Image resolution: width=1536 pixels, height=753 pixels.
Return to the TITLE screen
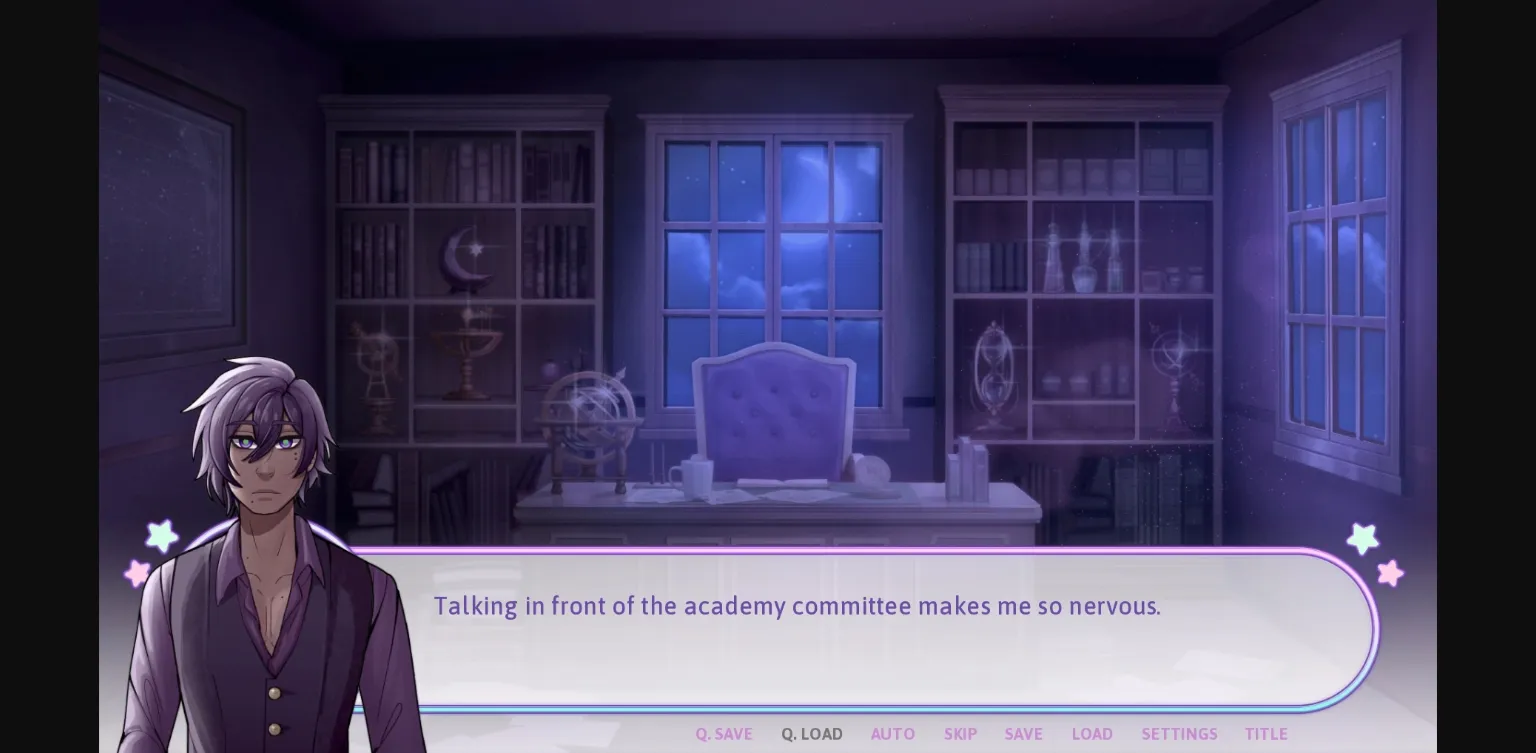pyautogui.click(x=1266, y=733)
